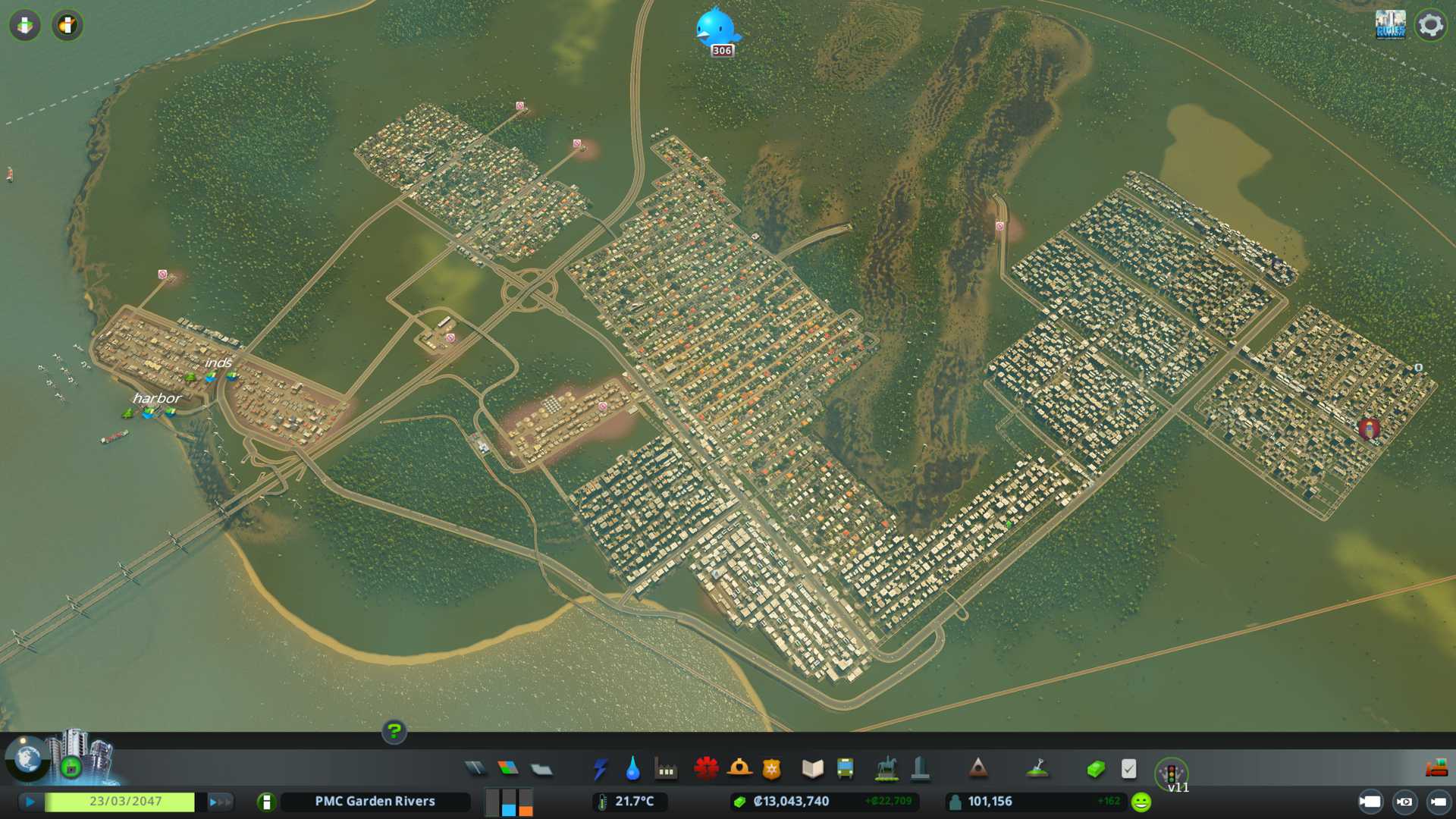
Task: Open the Economy money panel
Action: pyautogui.click(x=1096, y=769)
